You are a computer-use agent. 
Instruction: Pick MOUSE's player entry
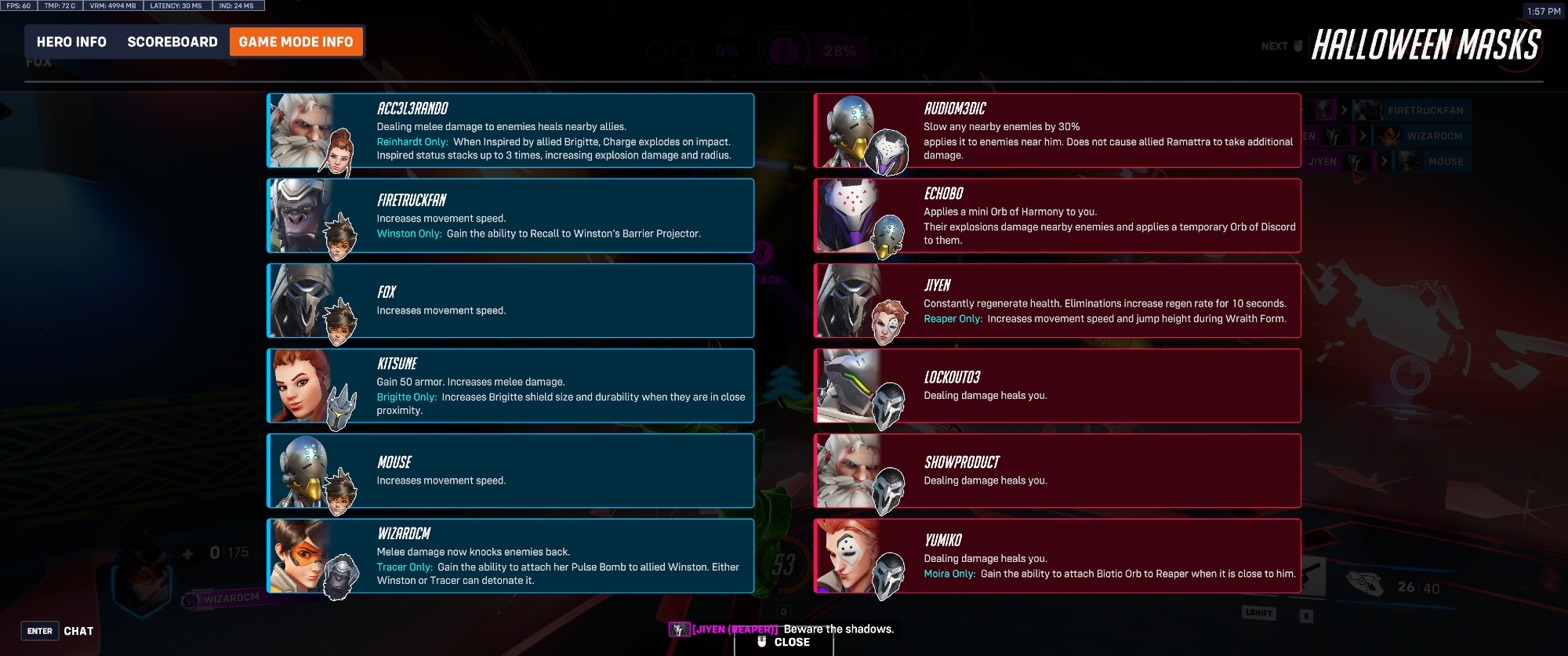pos(510,471)
